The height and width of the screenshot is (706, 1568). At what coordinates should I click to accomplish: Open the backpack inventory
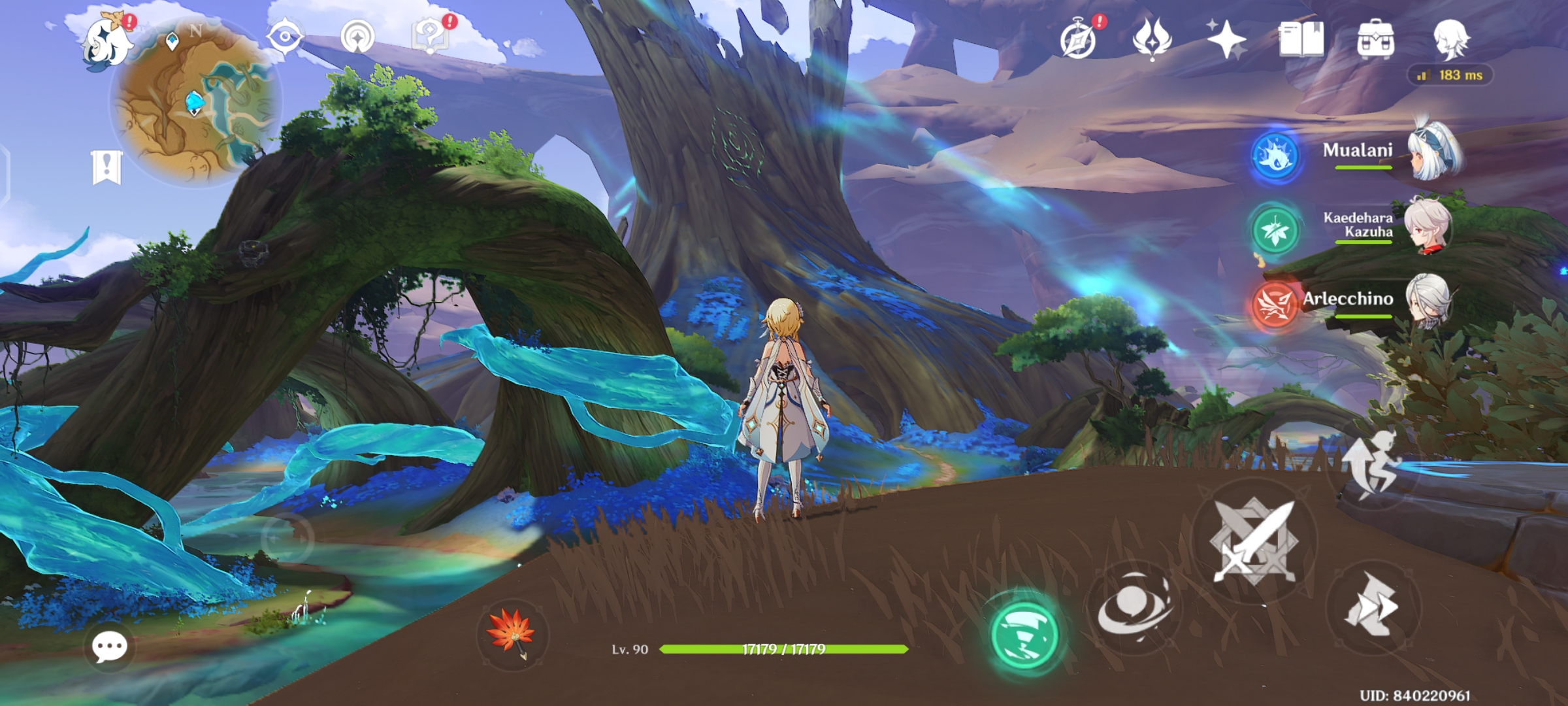(x=1375, y=39)
